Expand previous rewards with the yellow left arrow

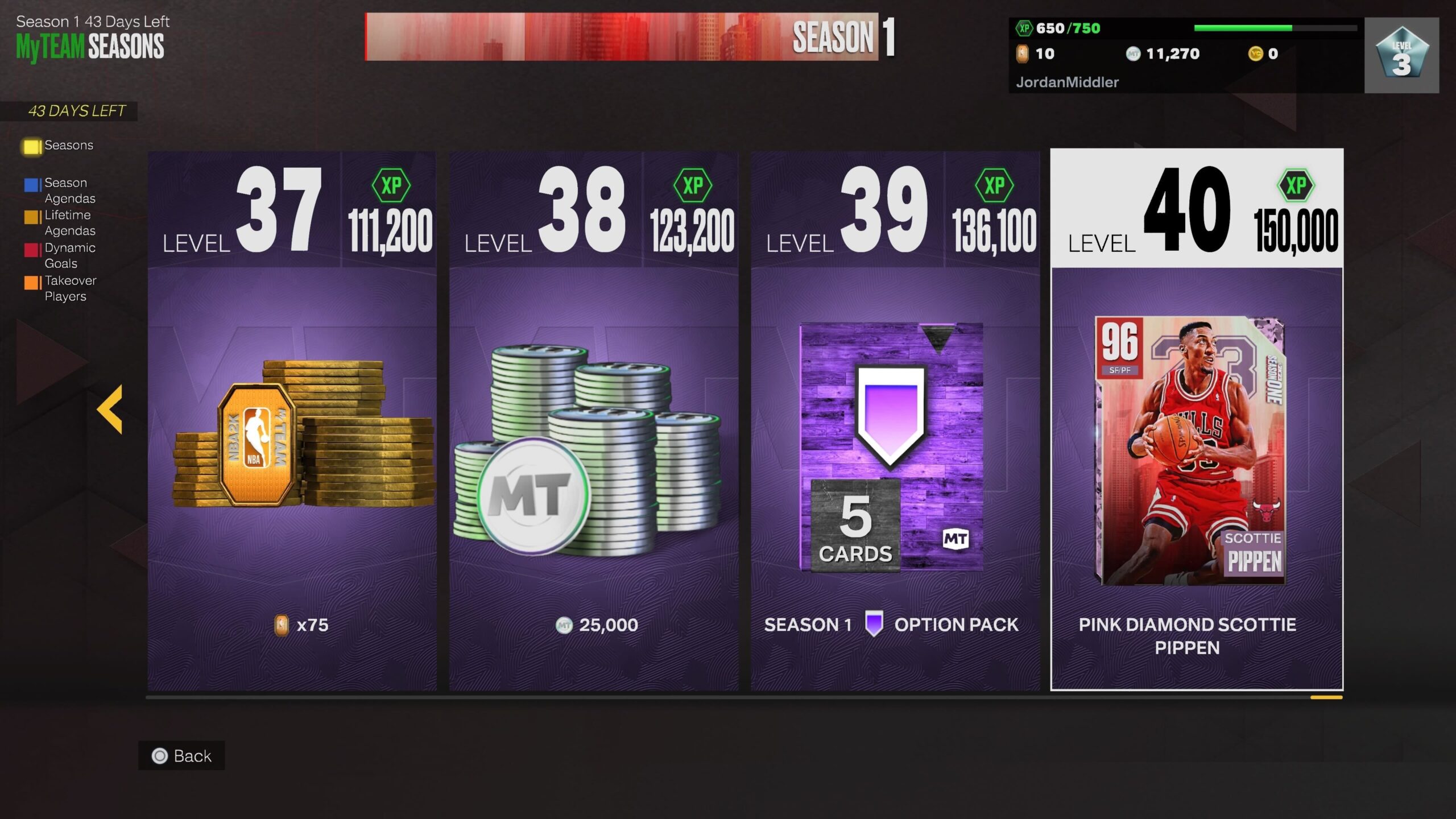tap(110, 408)
